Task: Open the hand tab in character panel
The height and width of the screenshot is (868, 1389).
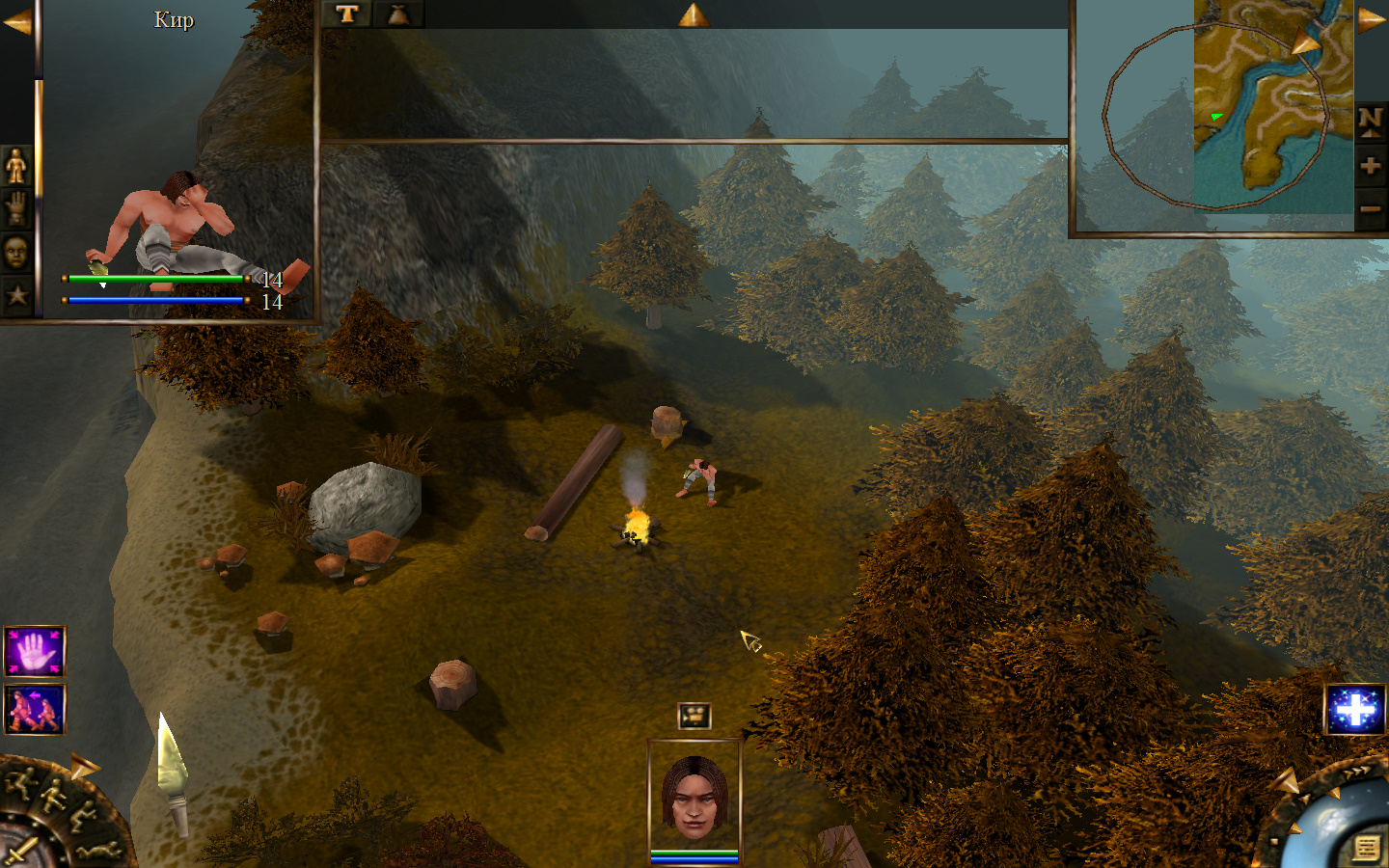Action: 16,208
